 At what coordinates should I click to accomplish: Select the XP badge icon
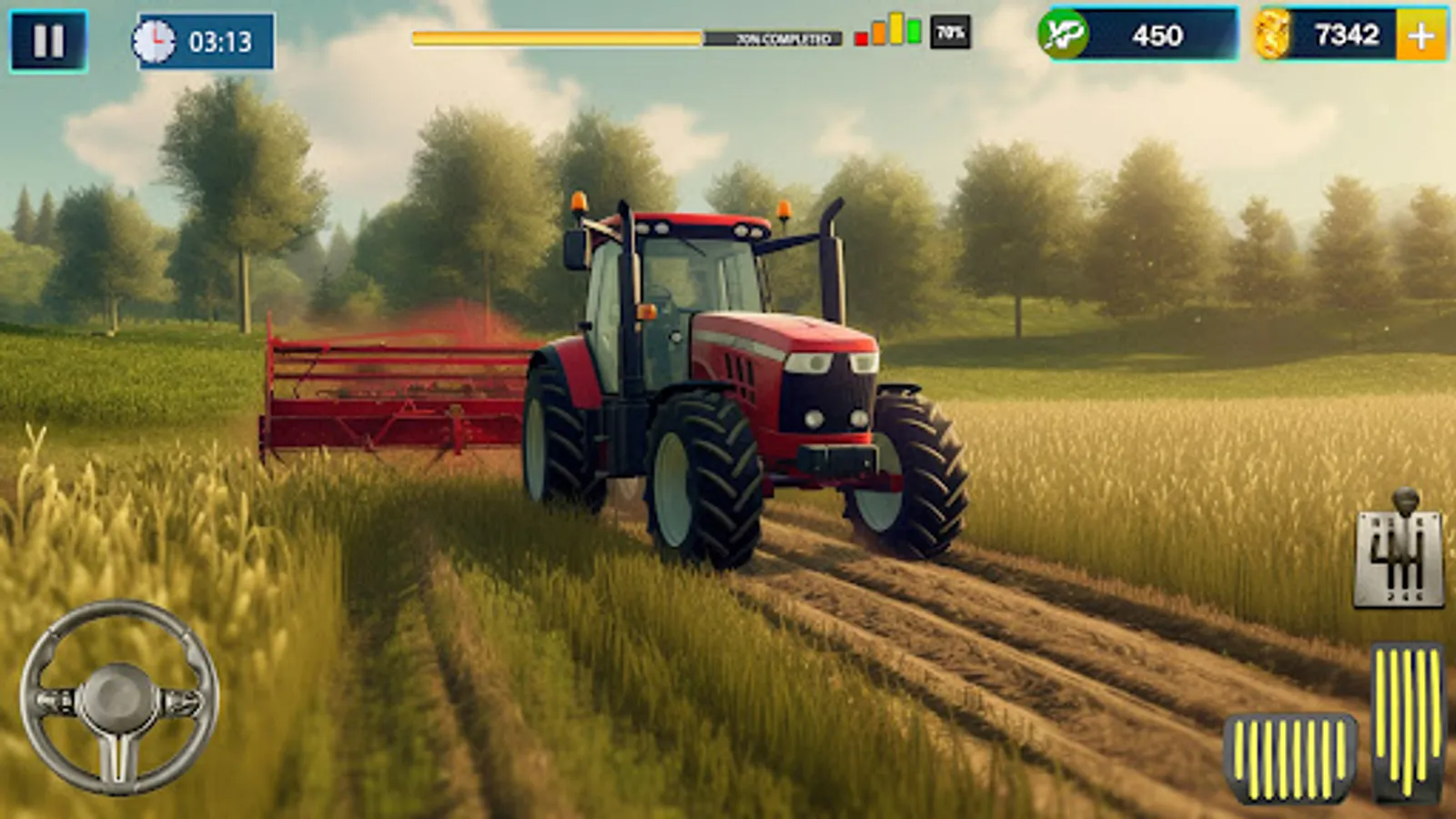coord(1061,36)
